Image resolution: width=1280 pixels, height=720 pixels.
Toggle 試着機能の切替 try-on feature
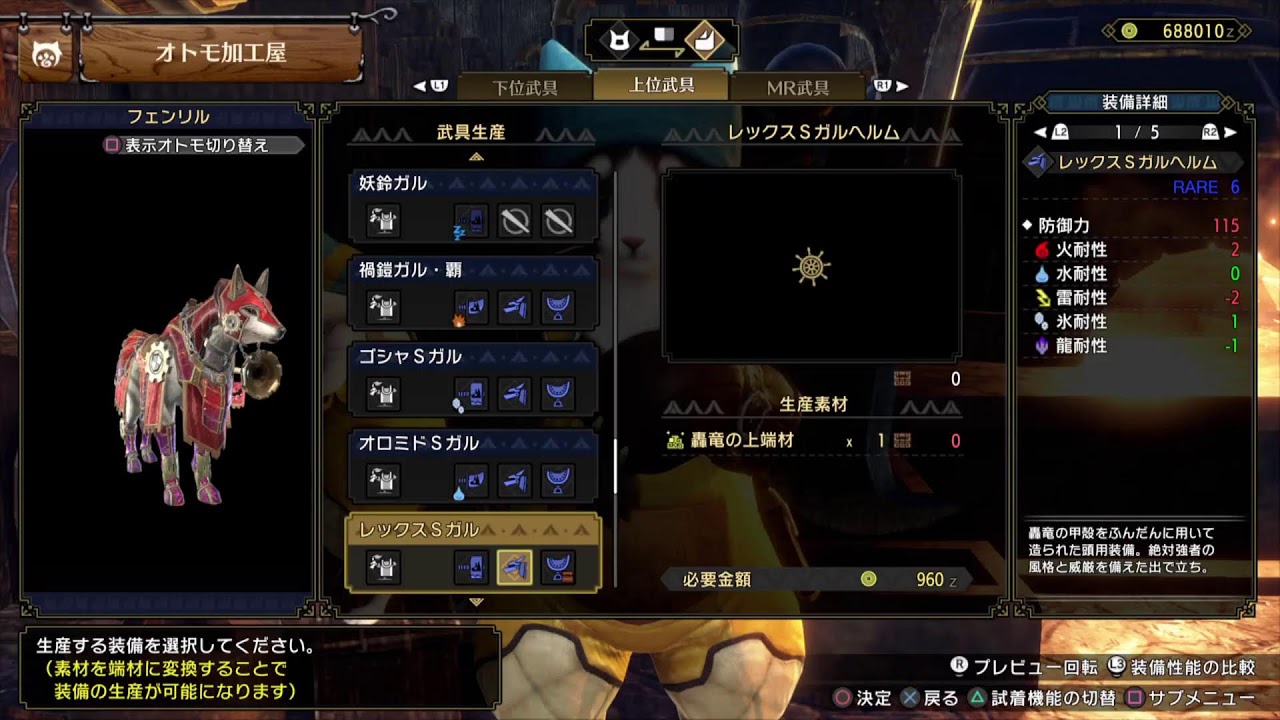[1038, 697]
